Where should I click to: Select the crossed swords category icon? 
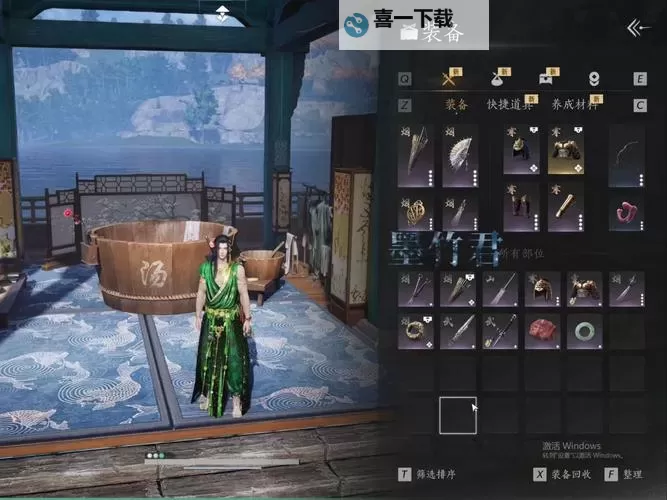coord(449,78)
